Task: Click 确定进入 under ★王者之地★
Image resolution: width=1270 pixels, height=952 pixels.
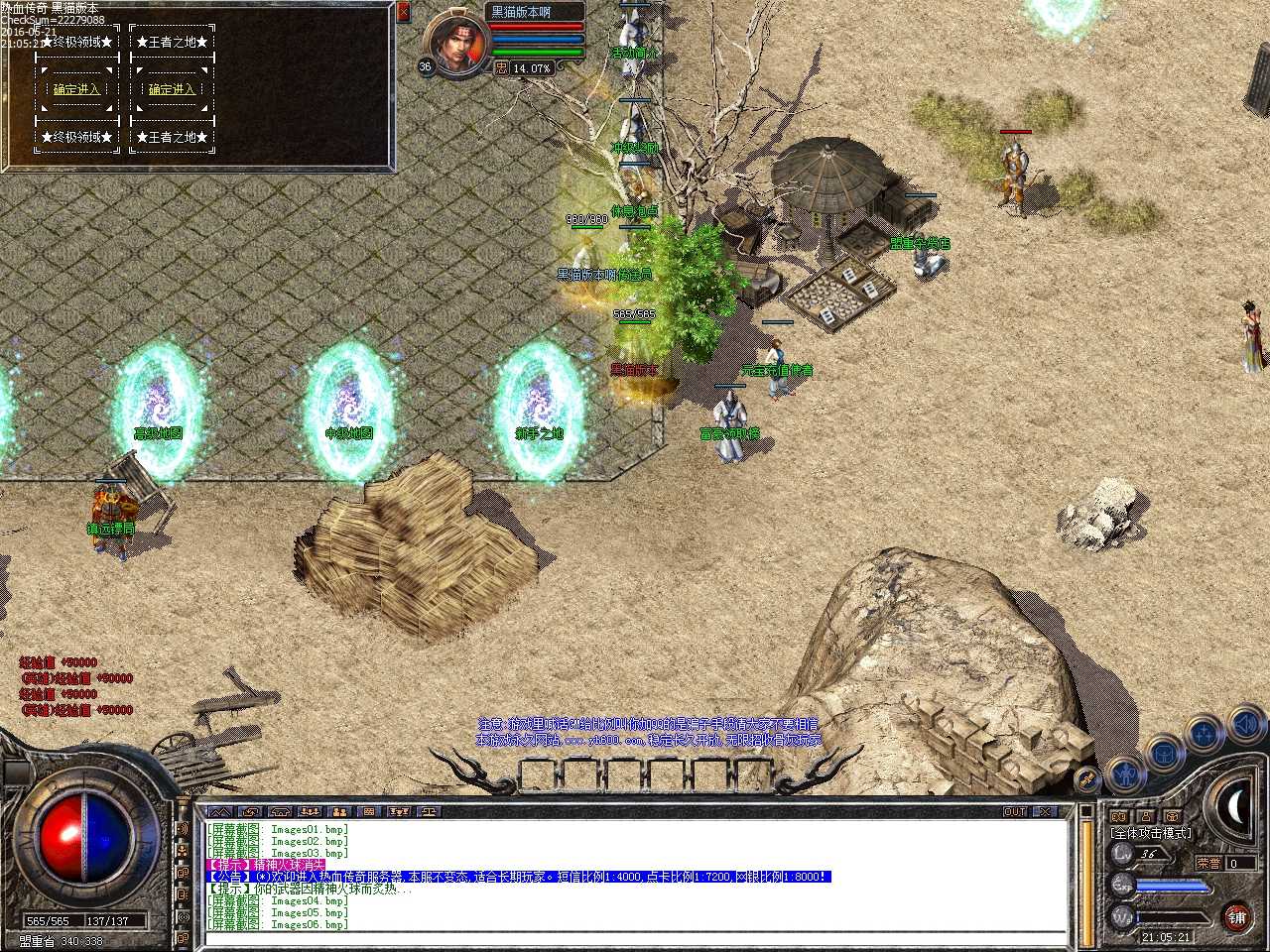Action: click(x=173, y=88)
